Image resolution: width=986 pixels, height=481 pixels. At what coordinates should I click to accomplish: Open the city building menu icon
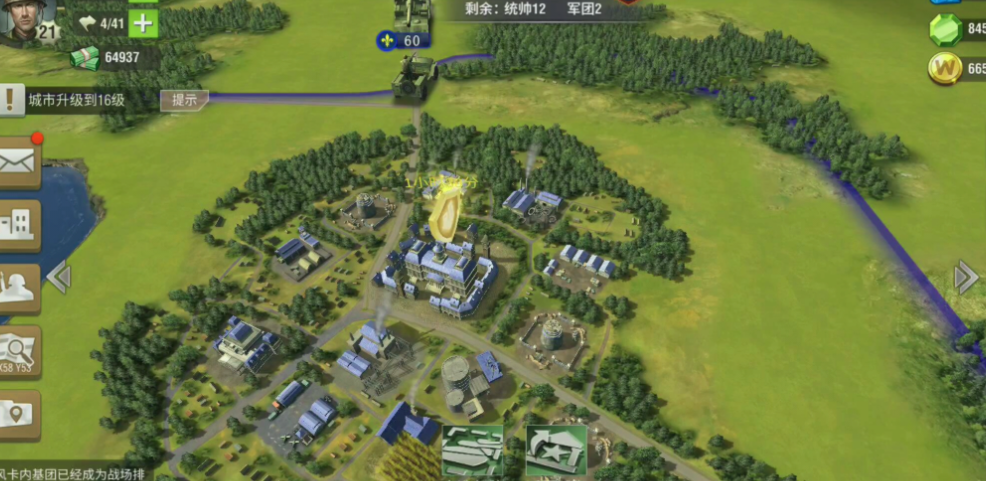(x=18, y=224)
